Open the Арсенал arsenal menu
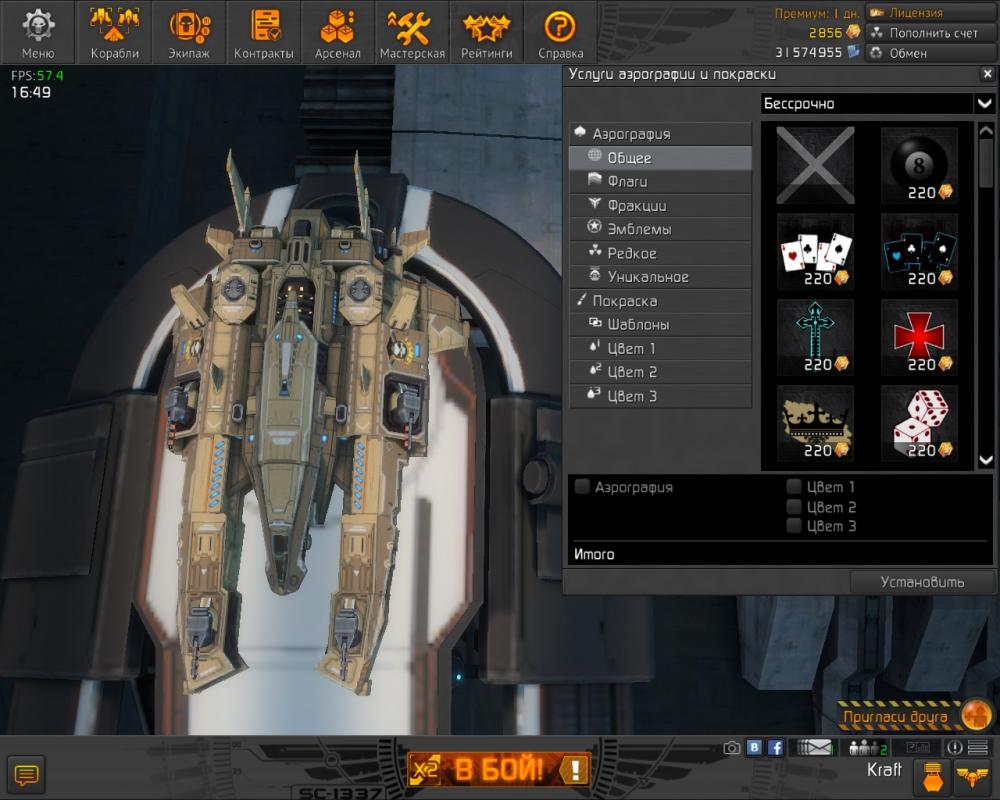 (337, 32)
